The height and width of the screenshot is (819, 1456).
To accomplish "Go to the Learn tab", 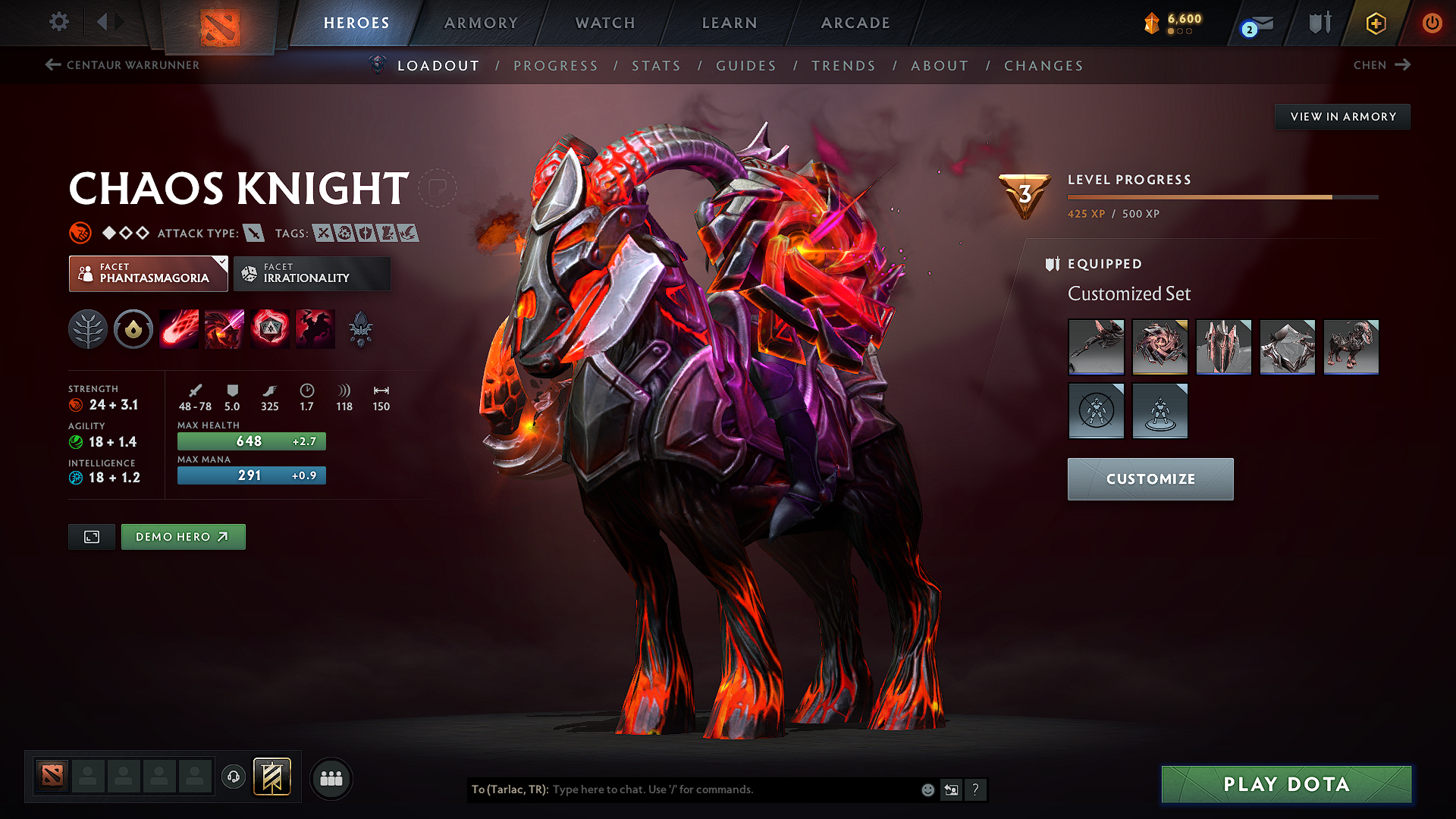I will pos(730,23).
